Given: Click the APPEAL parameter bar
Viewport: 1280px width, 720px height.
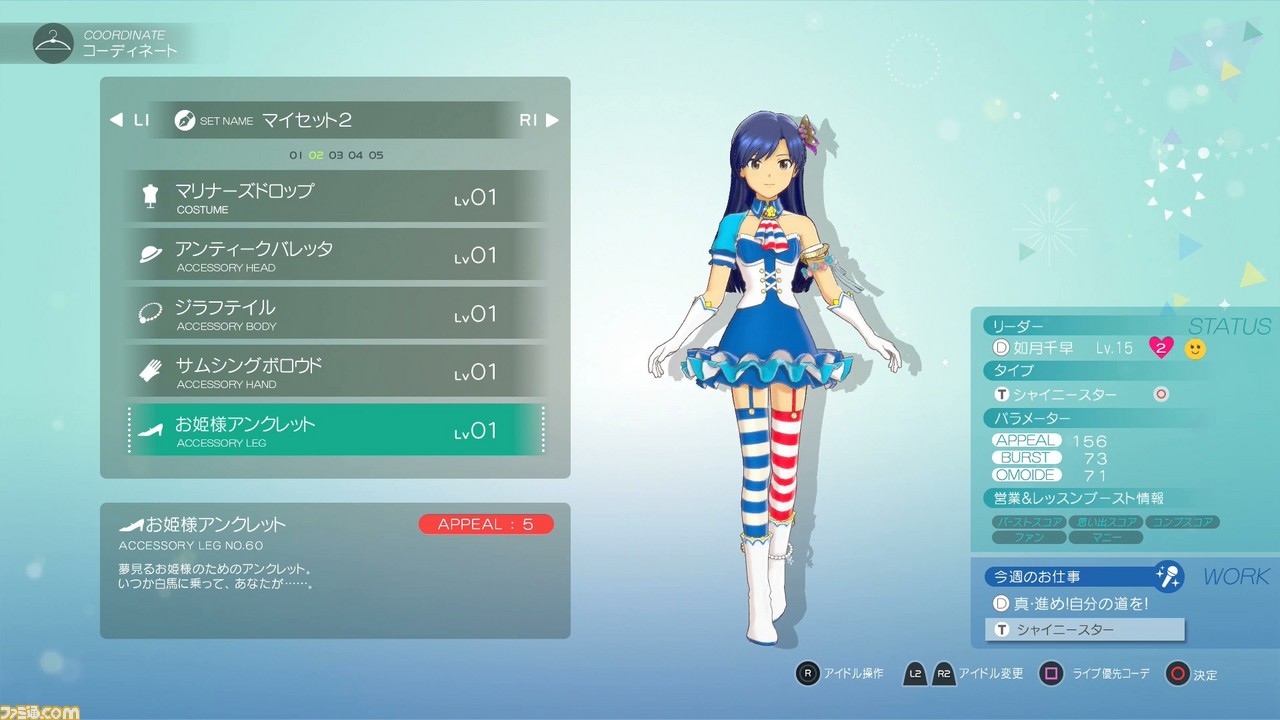Looking at the screenshot, I should [x=1026, y=440].
